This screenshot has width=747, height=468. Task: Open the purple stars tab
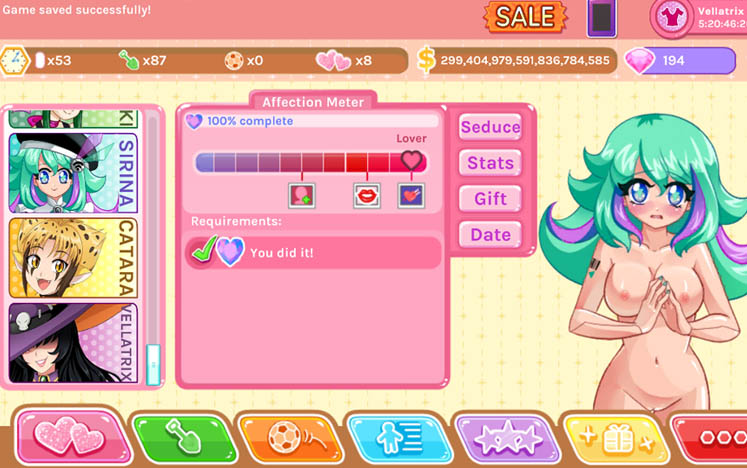(506, 438)
